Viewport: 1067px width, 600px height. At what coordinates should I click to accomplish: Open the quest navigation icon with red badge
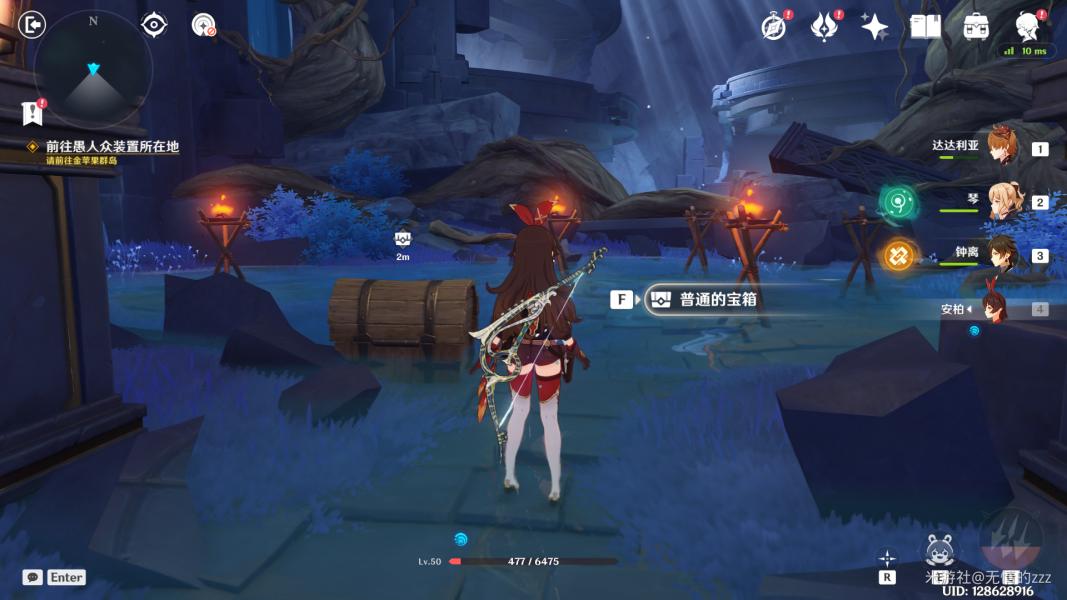[204, 25]
